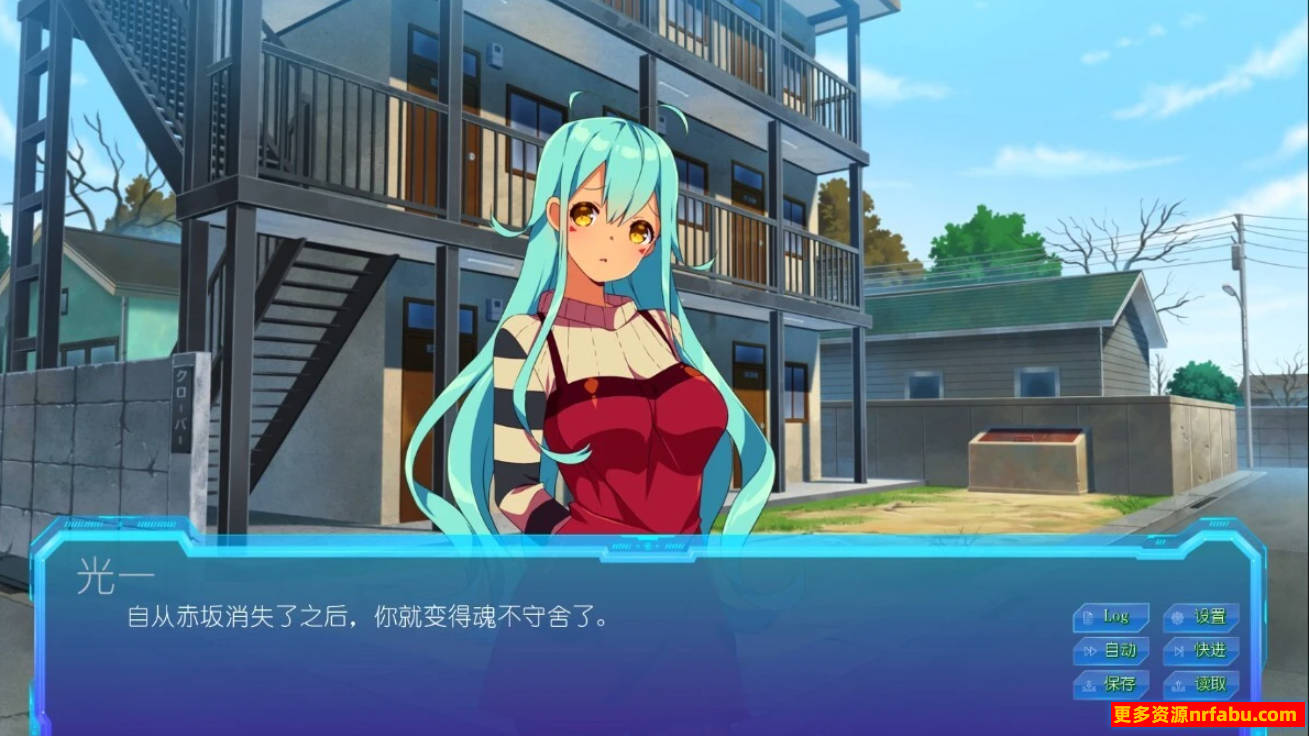Save your progress with the 保存 button

1112,684
